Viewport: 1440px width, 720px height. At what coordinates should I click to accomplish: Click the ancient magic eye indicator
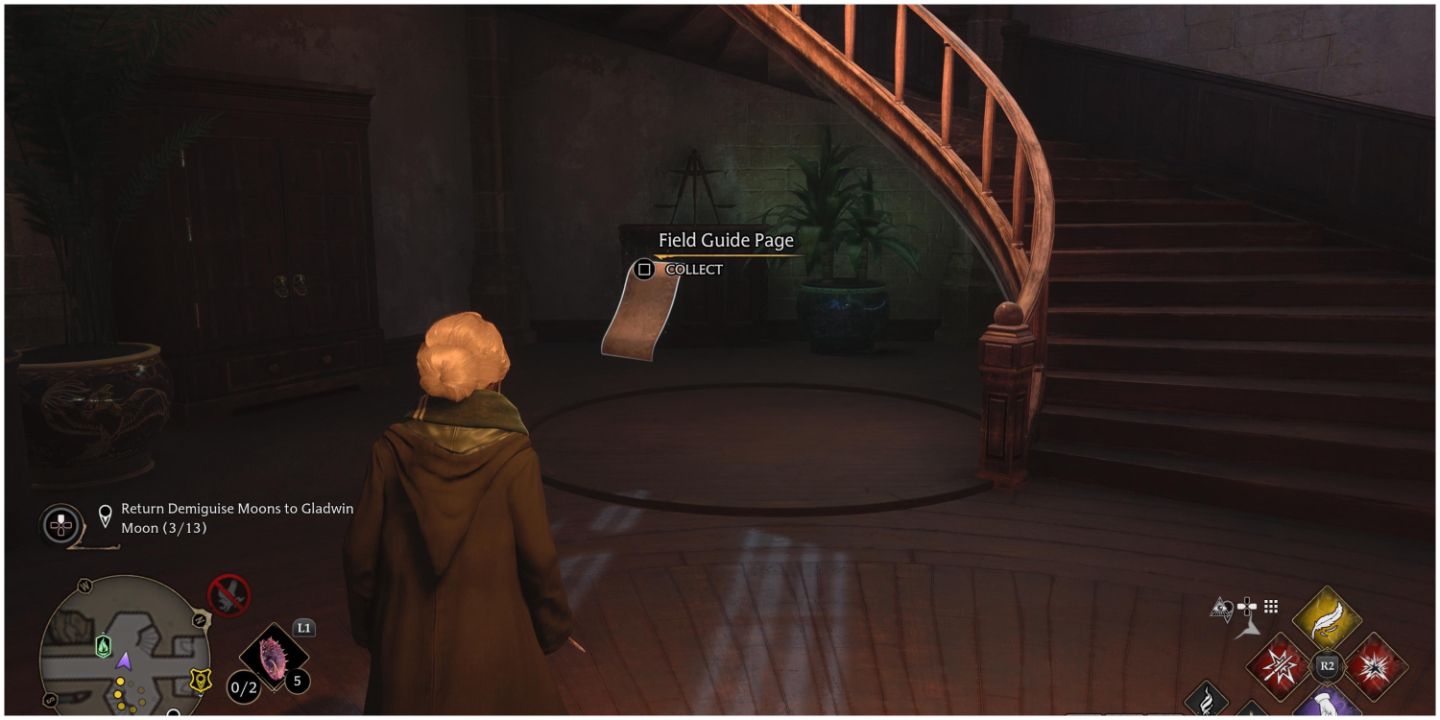[x=1221, y=607]
